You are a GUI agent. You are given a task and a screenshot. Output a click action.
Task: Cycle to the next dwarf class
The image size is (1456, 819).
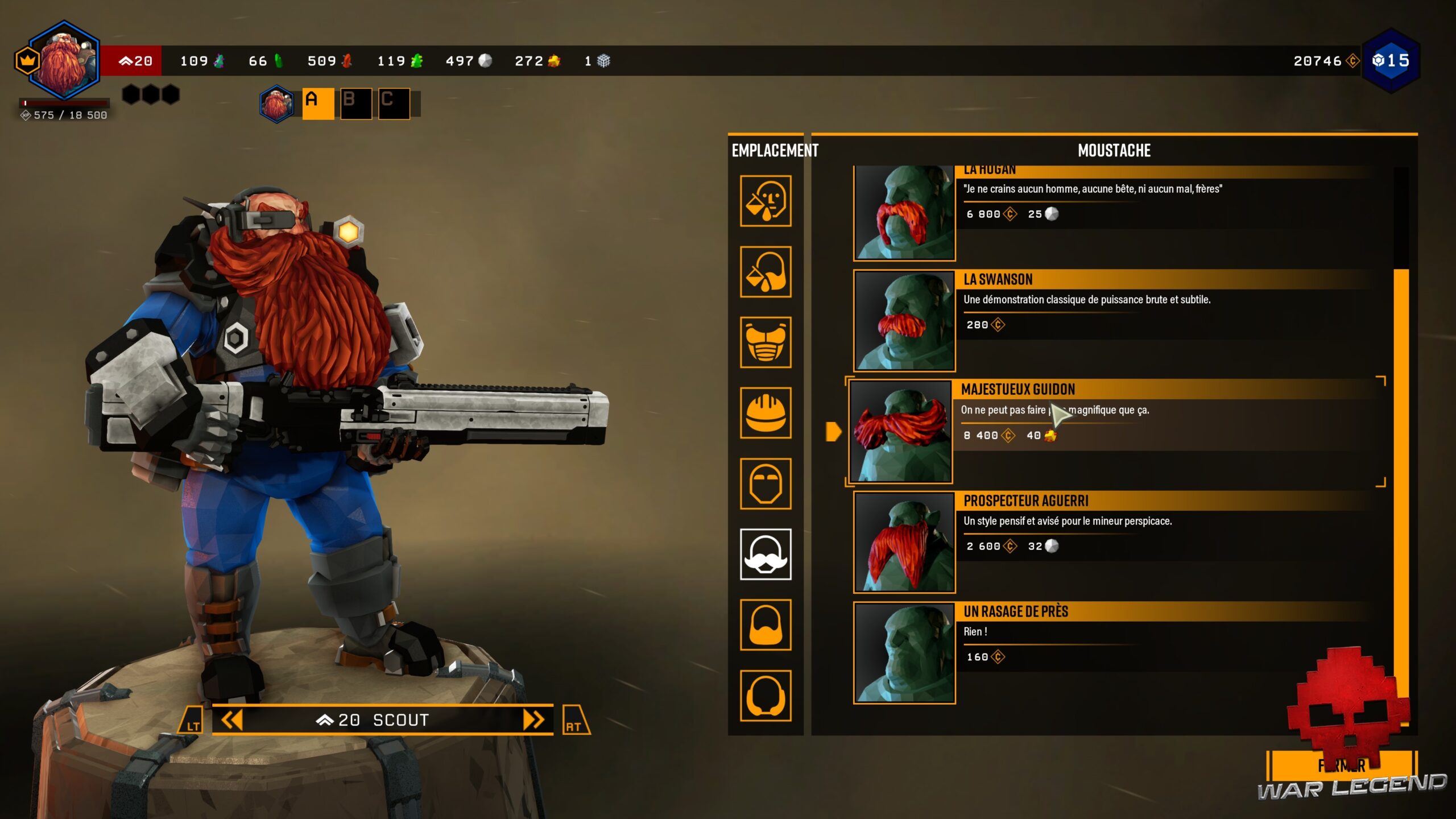pyautogui.click(x=533, y=720)
